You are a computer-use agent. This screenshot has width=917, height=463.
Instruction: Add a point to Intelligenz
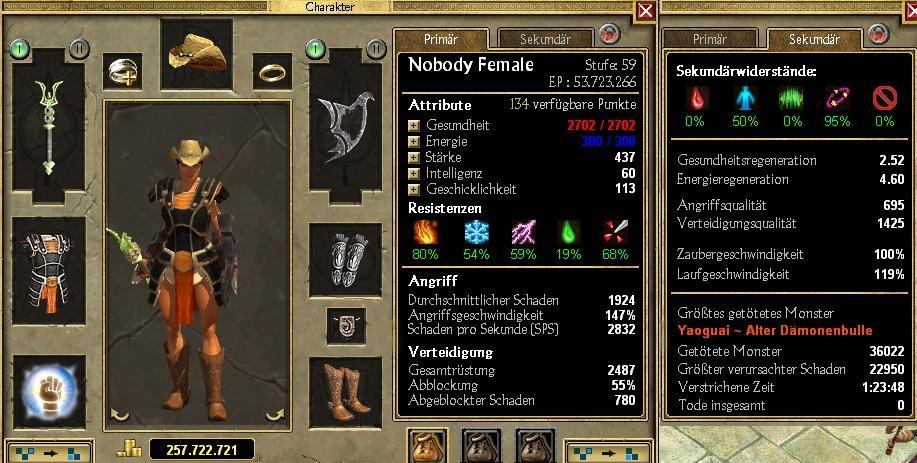(414, 174)
